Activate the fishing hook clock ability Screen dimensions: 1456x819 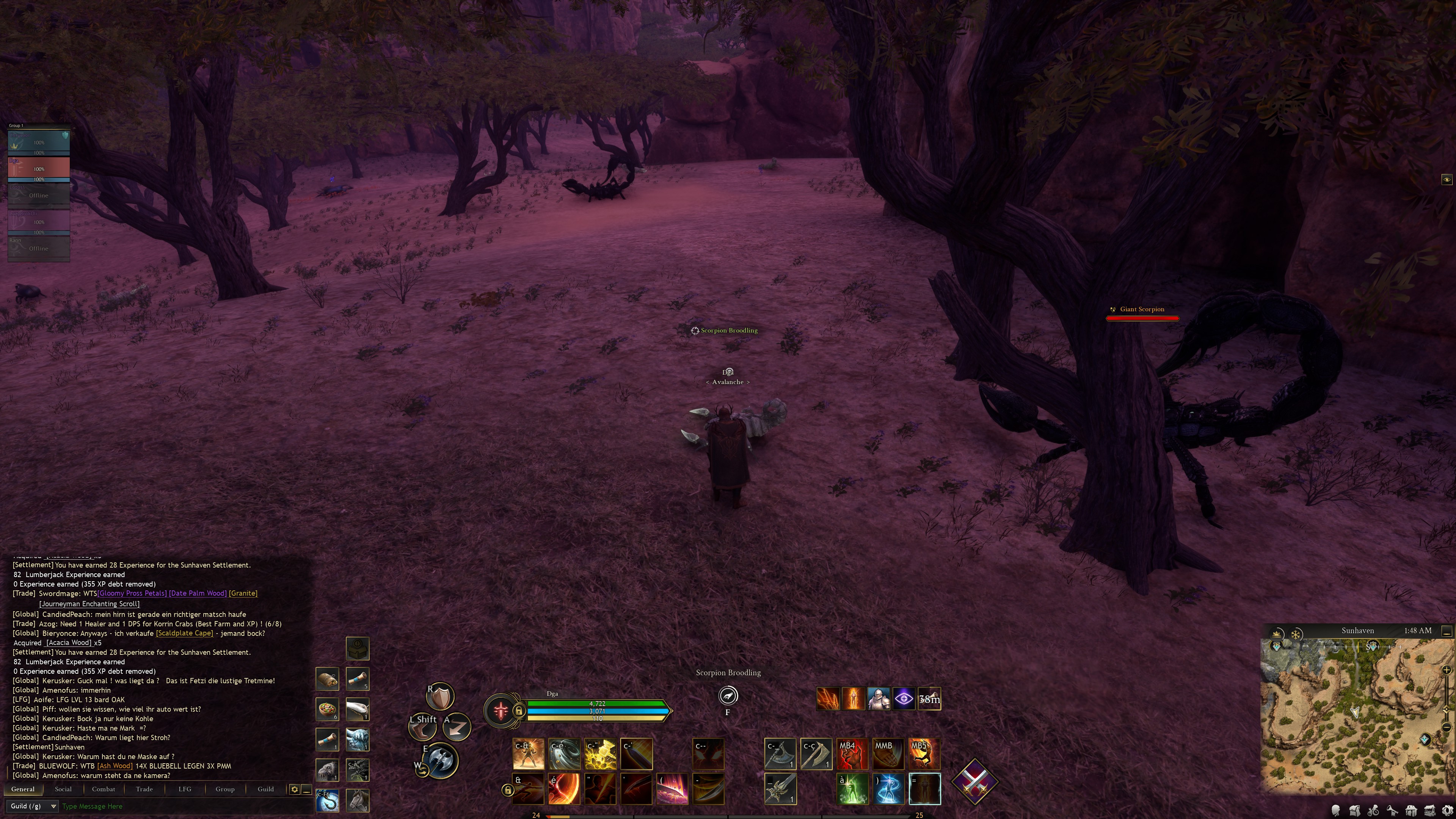pos(327,801)
